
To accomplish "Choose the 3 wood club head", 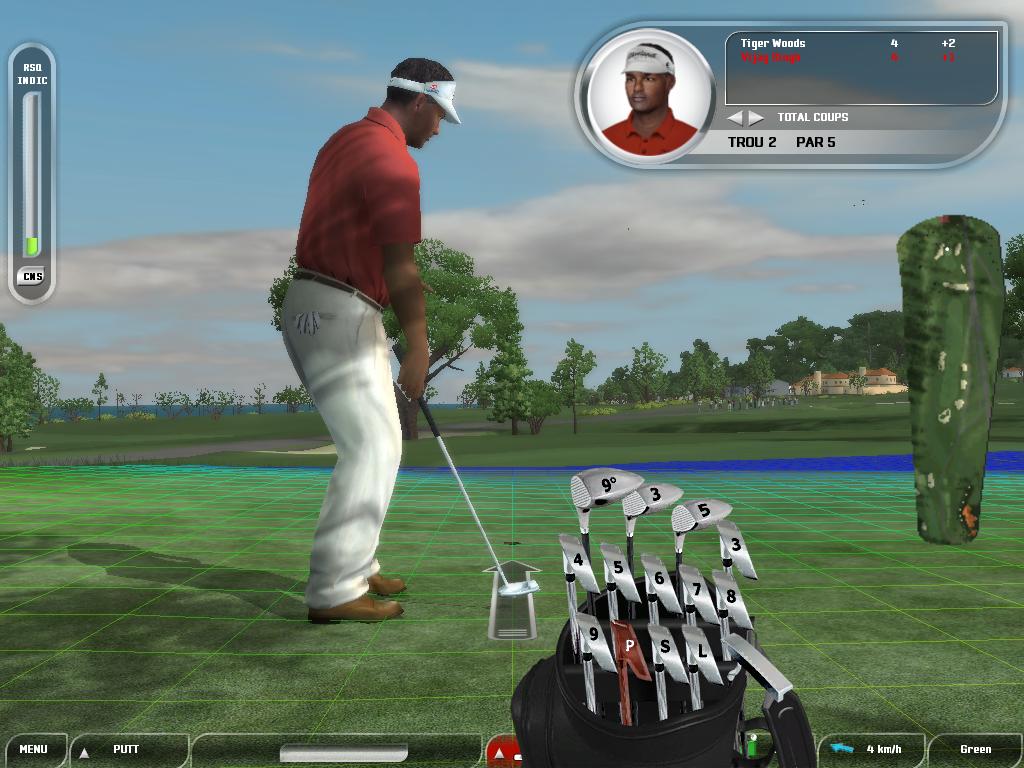I will 653,496.
